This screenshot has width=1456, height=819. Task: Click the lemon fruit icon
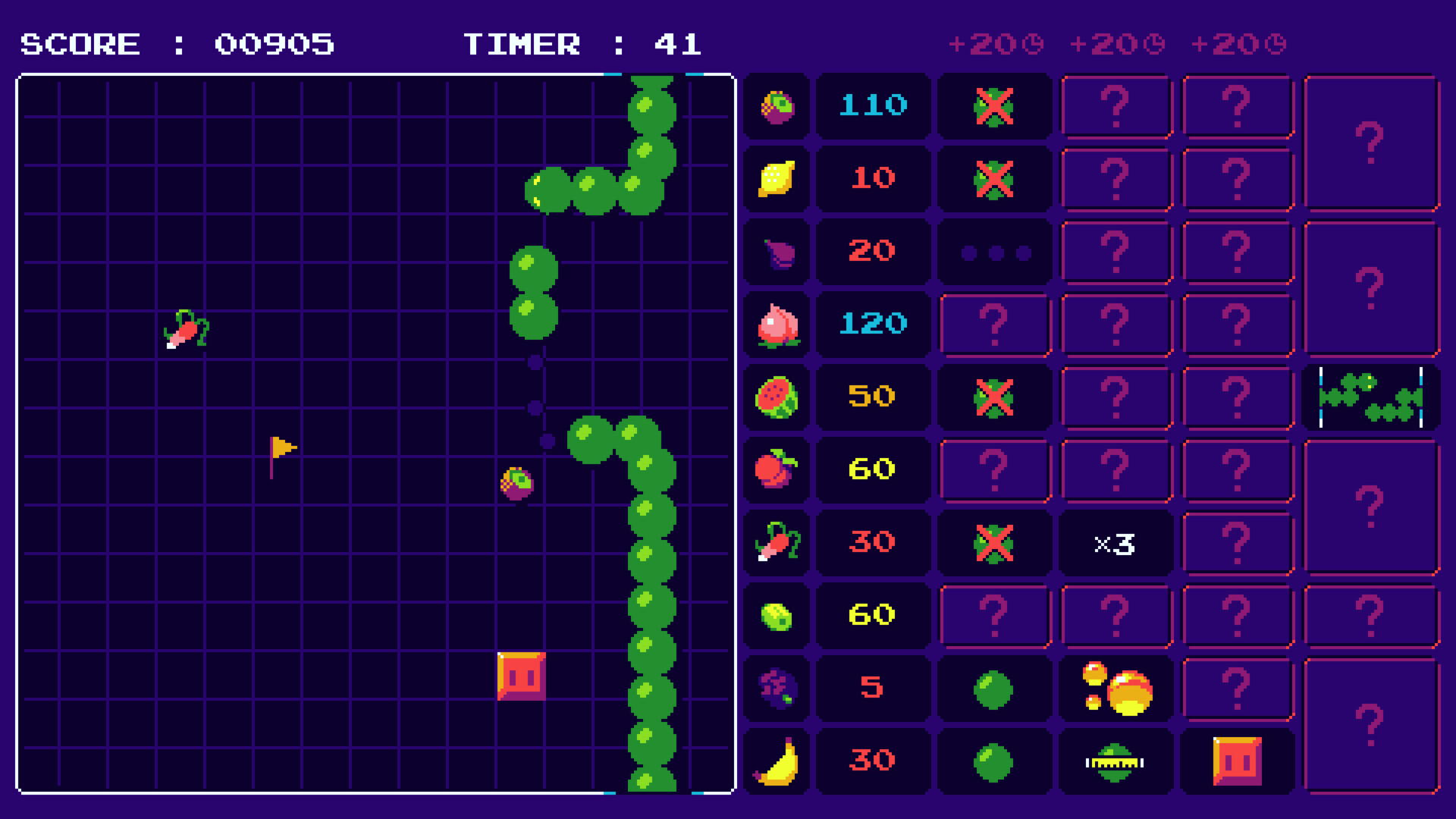click(775, 179)
